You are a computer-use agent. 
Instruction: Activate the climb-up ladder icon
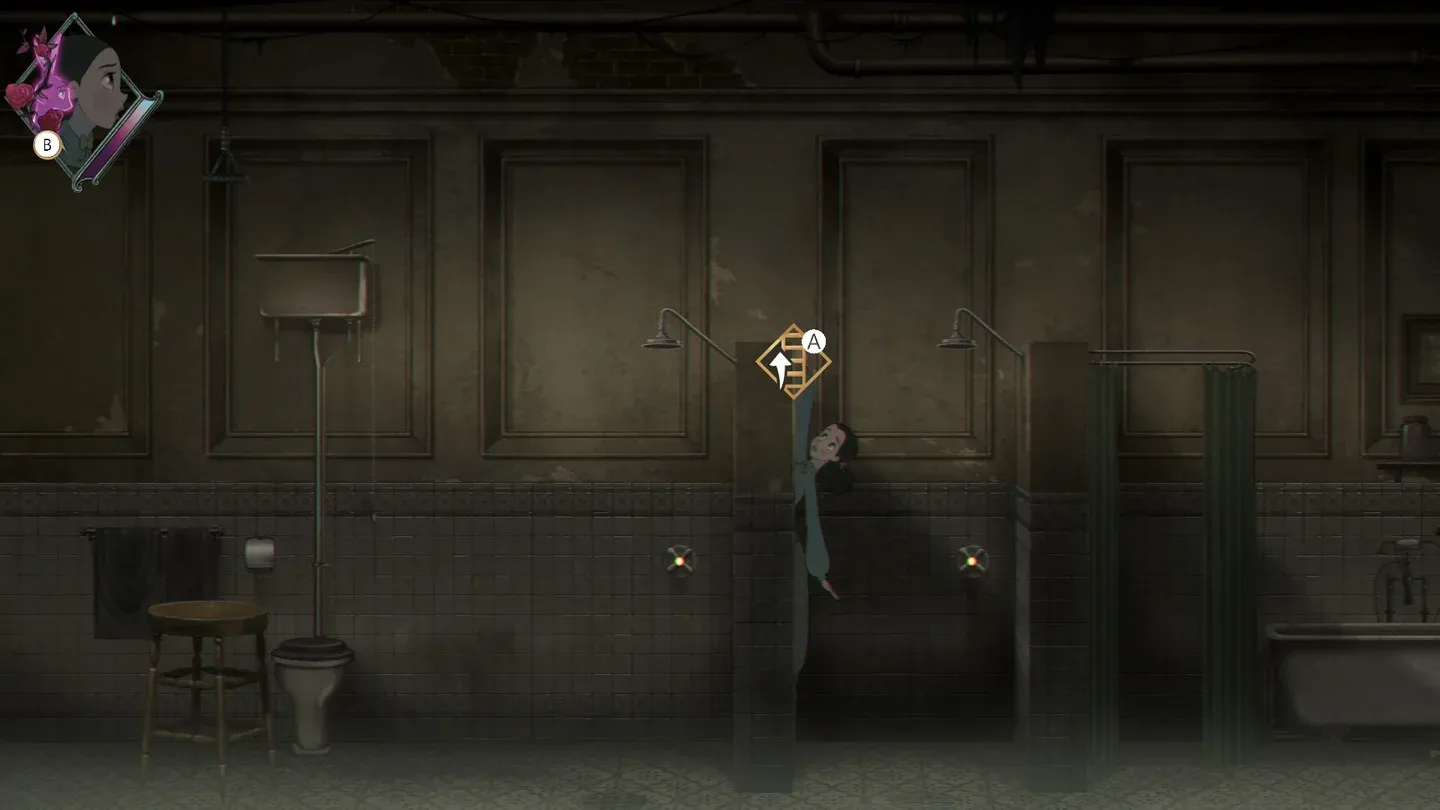792,361
